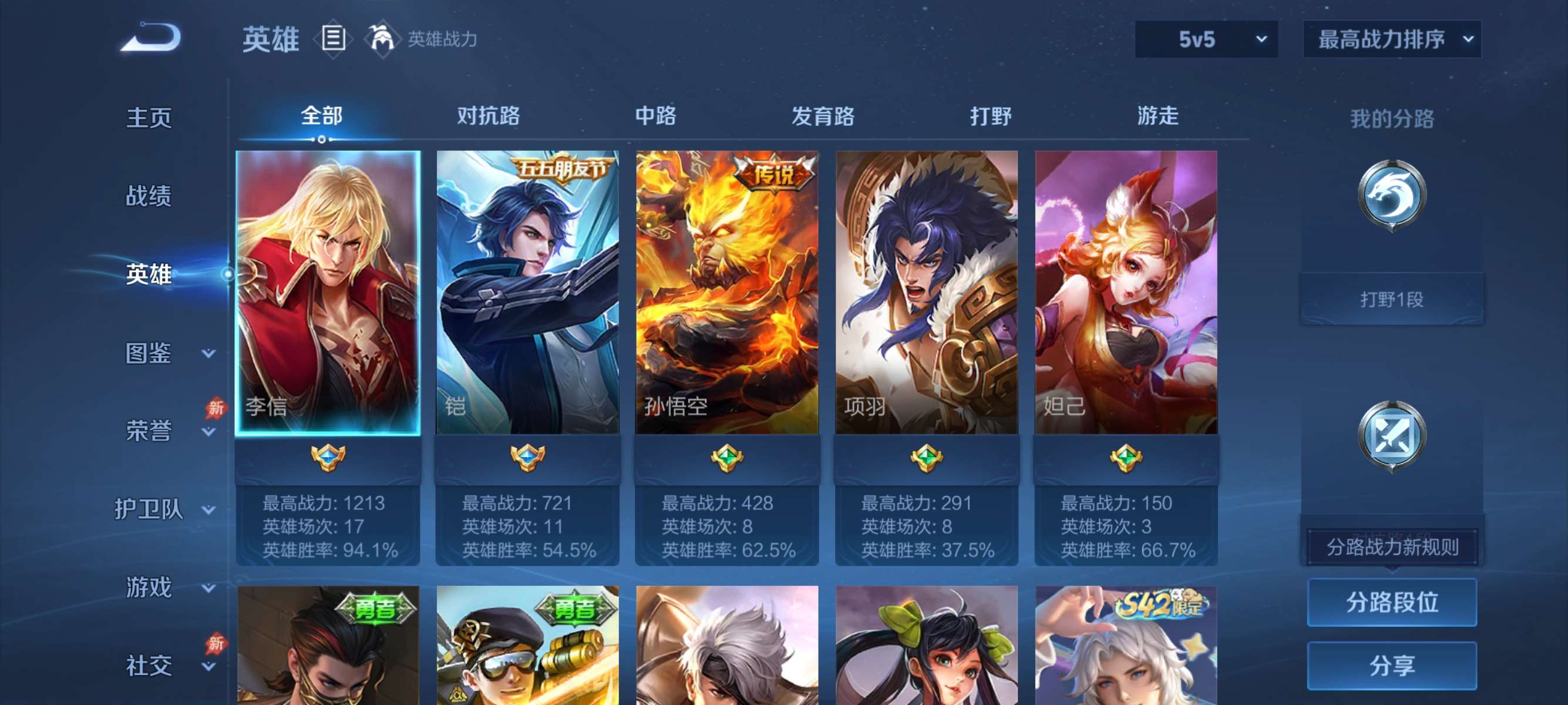The image size is (1568, 705).
Task: Switch to the 对抗路 lane tab
Action: tap(488, 117)
